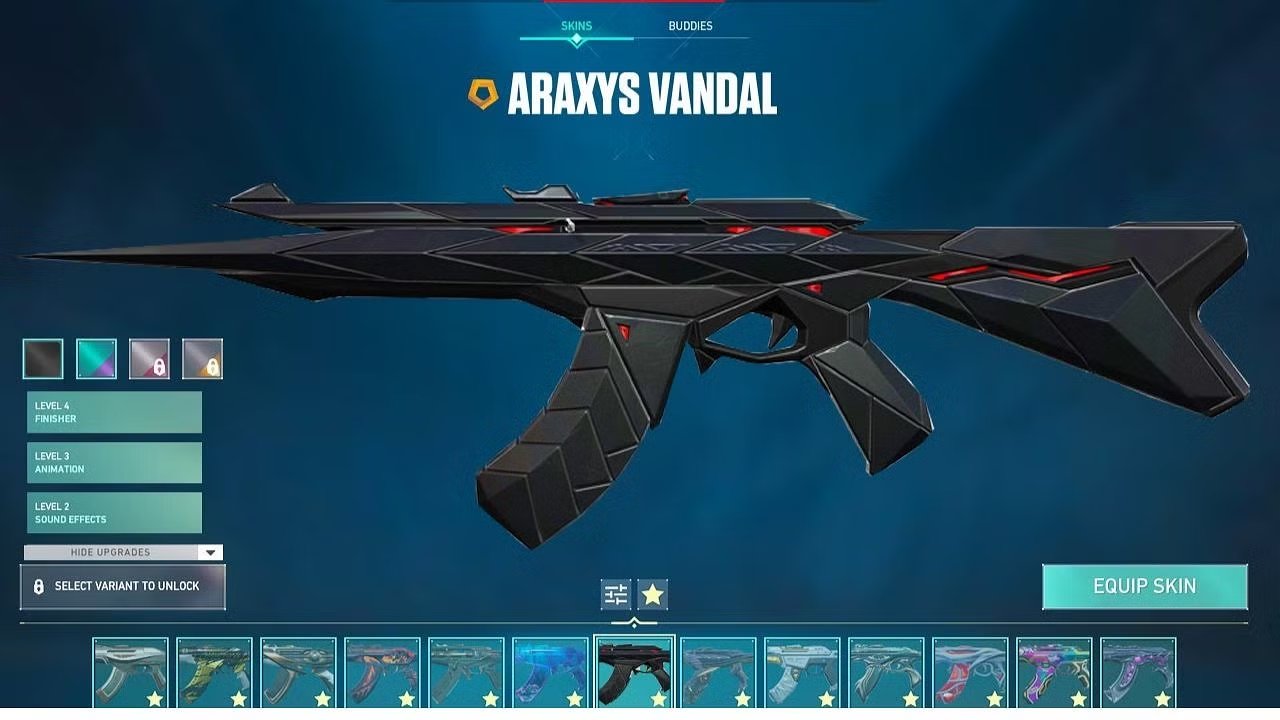Toggle favorite status for the Araxys Vandal

tap(654, 594)
